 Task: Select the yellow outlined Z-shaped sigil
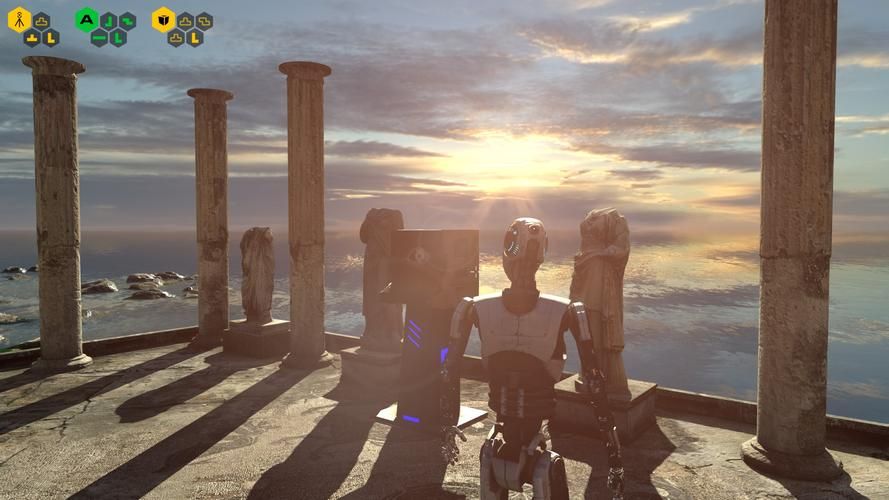click(x=204, y=20)
